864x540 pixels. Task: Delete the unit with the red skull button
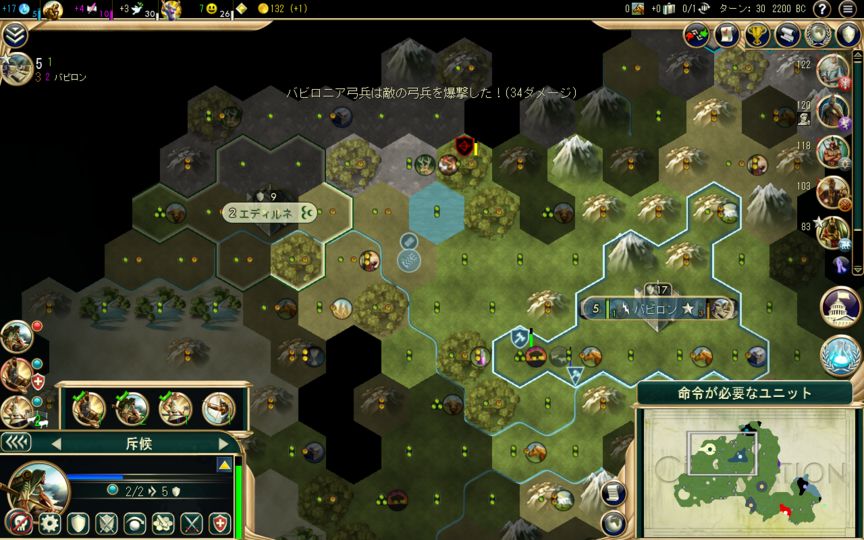point(17,523)
